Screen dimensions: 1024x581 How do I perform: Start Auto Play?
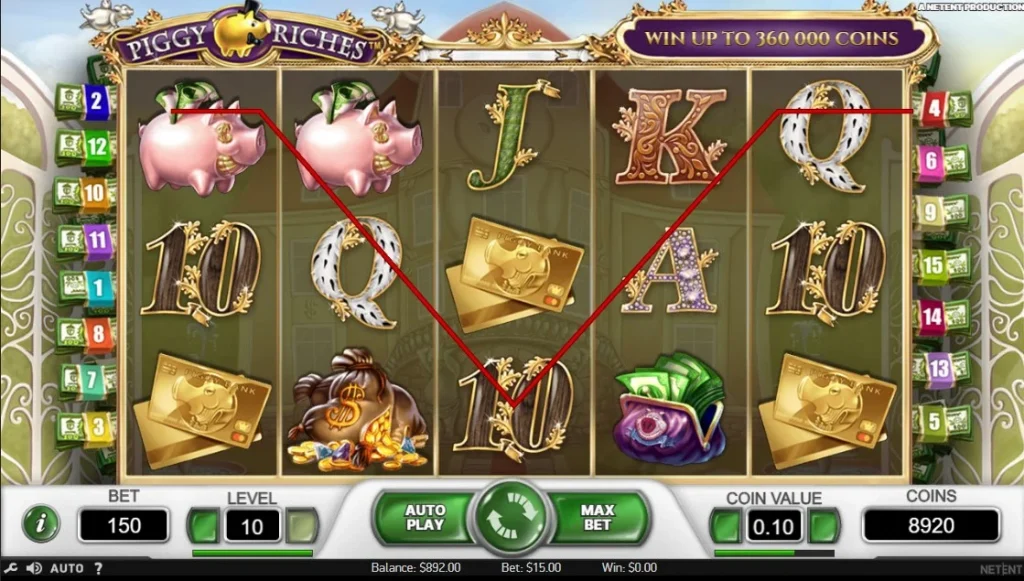(x=424, y=518)
